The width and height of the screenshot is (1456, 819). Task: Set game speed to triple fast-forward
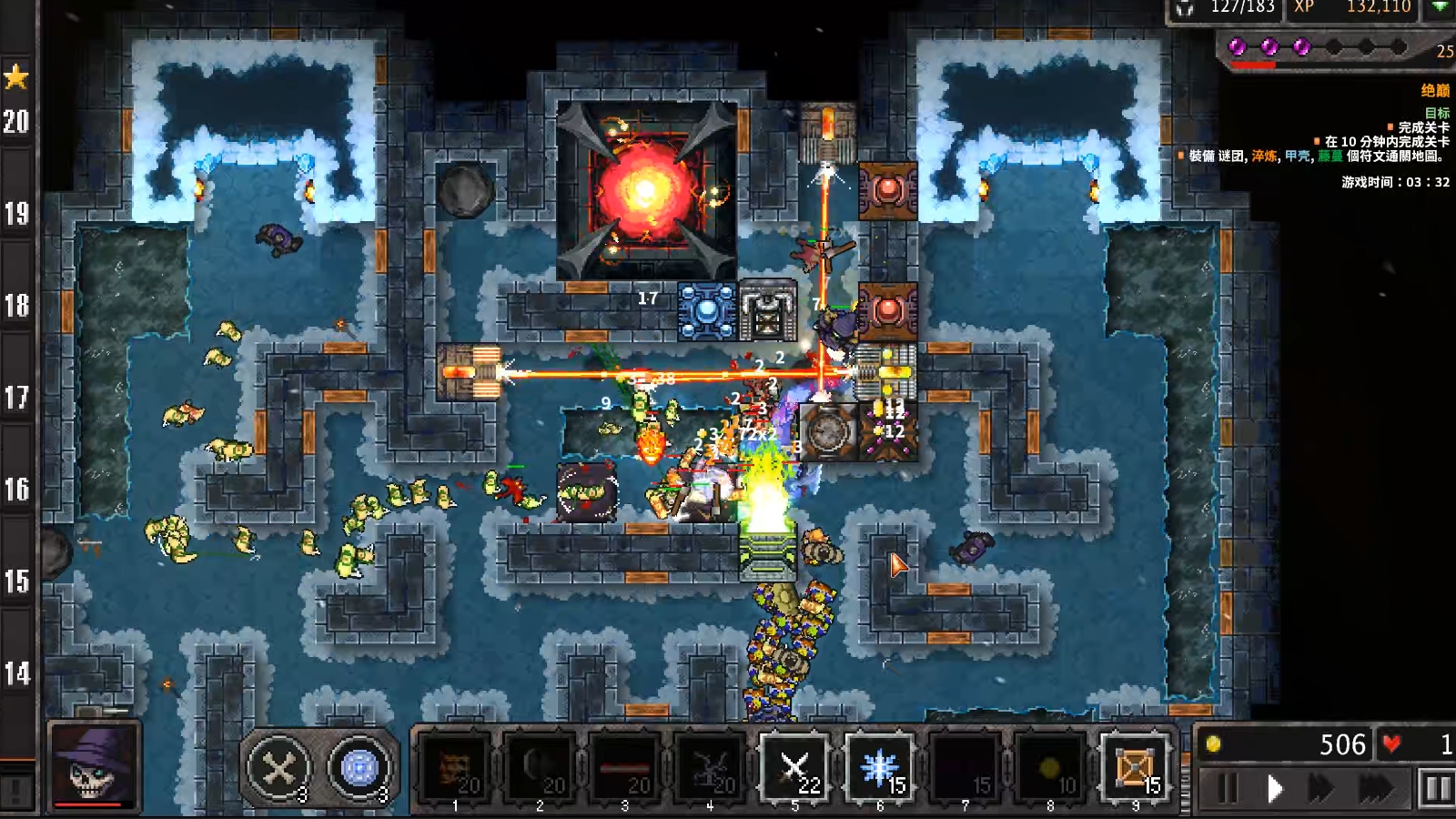coord(1375,788)
